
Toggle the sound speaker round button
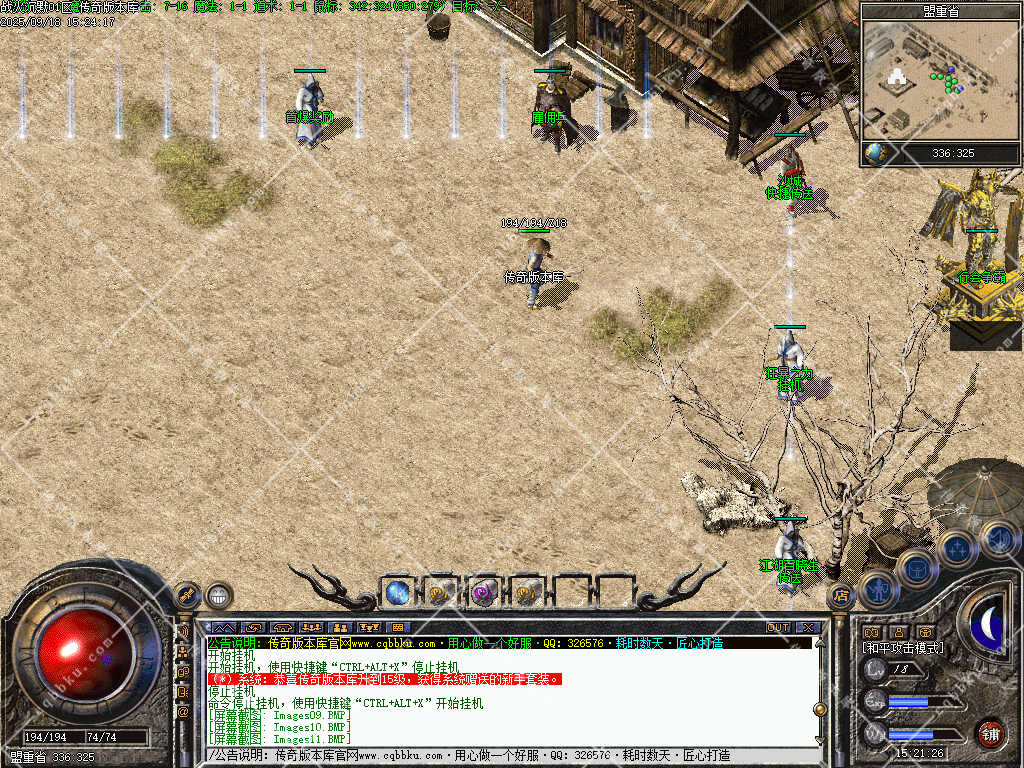pos(998,538)
